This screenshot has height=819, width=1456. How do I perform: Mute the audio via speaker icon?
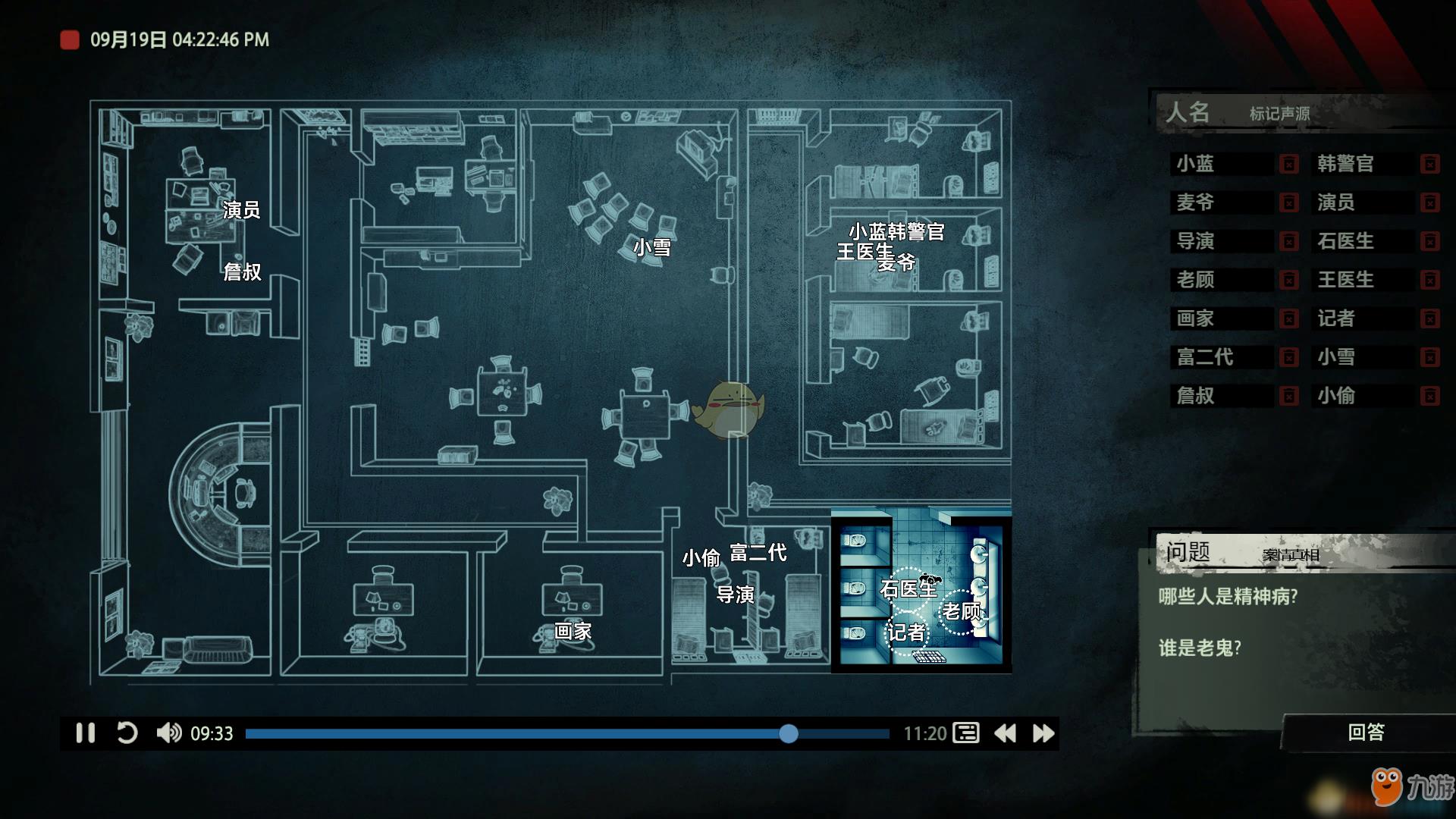(168, 733)
